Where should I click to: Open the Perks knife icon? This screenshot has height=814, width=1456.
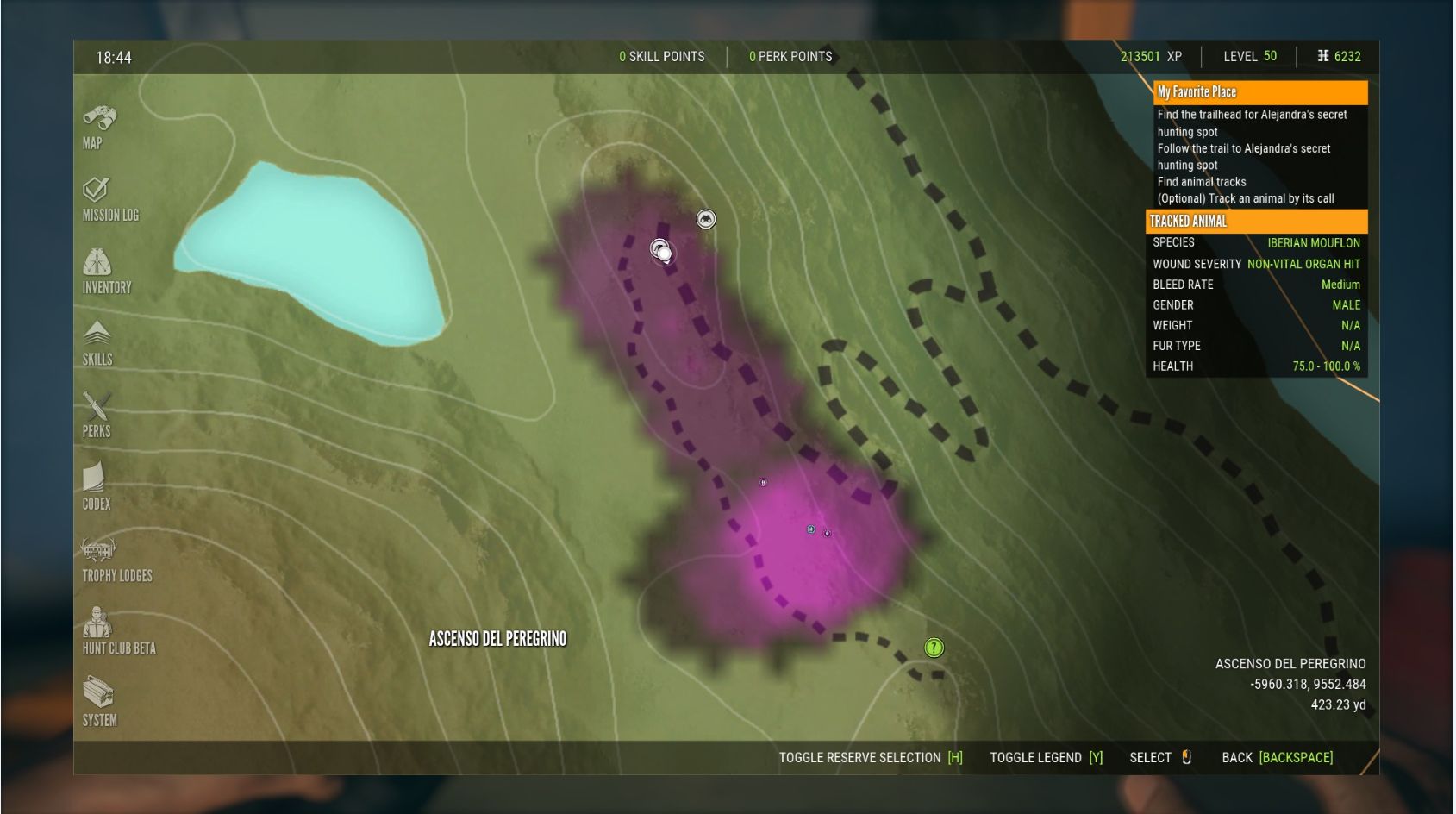[97, 407]
